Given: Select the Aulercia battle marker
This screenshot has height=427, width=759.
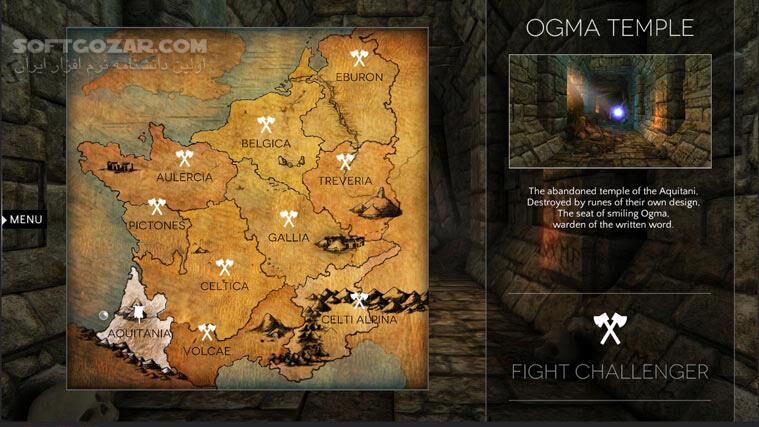Looking at the screenshot, I should tap(184, 158).
